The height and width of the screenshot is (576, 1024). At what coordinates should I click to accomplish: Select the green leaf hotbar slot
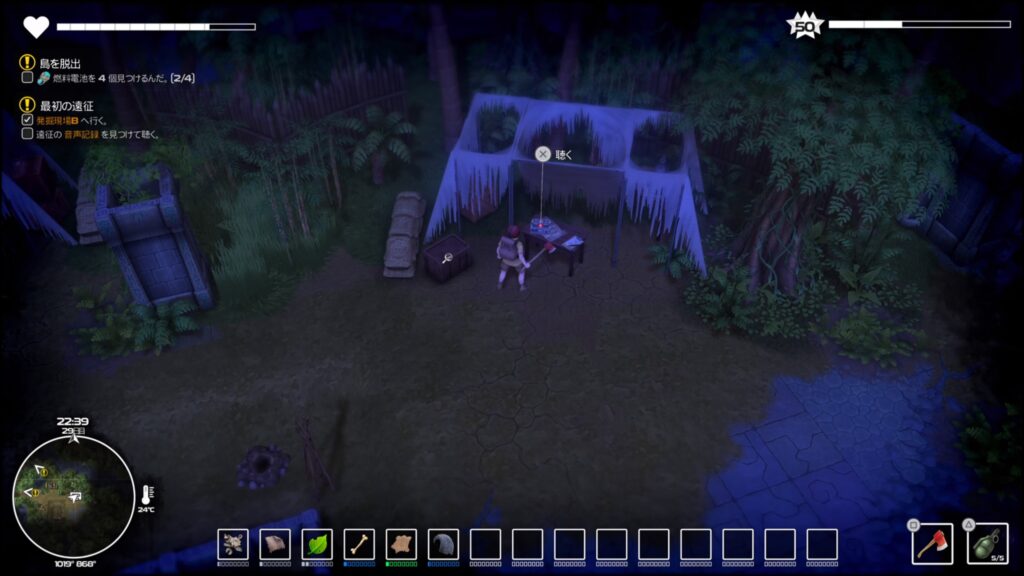(317, 544)
